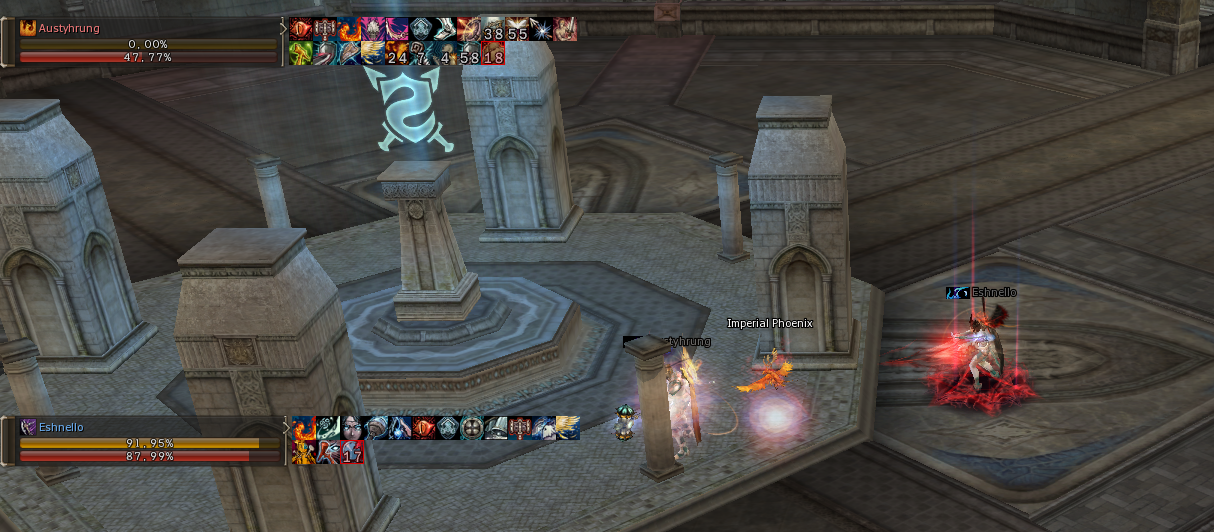Screen dimensions: 1214x532
Task: Toggle the arrow beside Austyhrung's buff bar
Action: point(283,29)
